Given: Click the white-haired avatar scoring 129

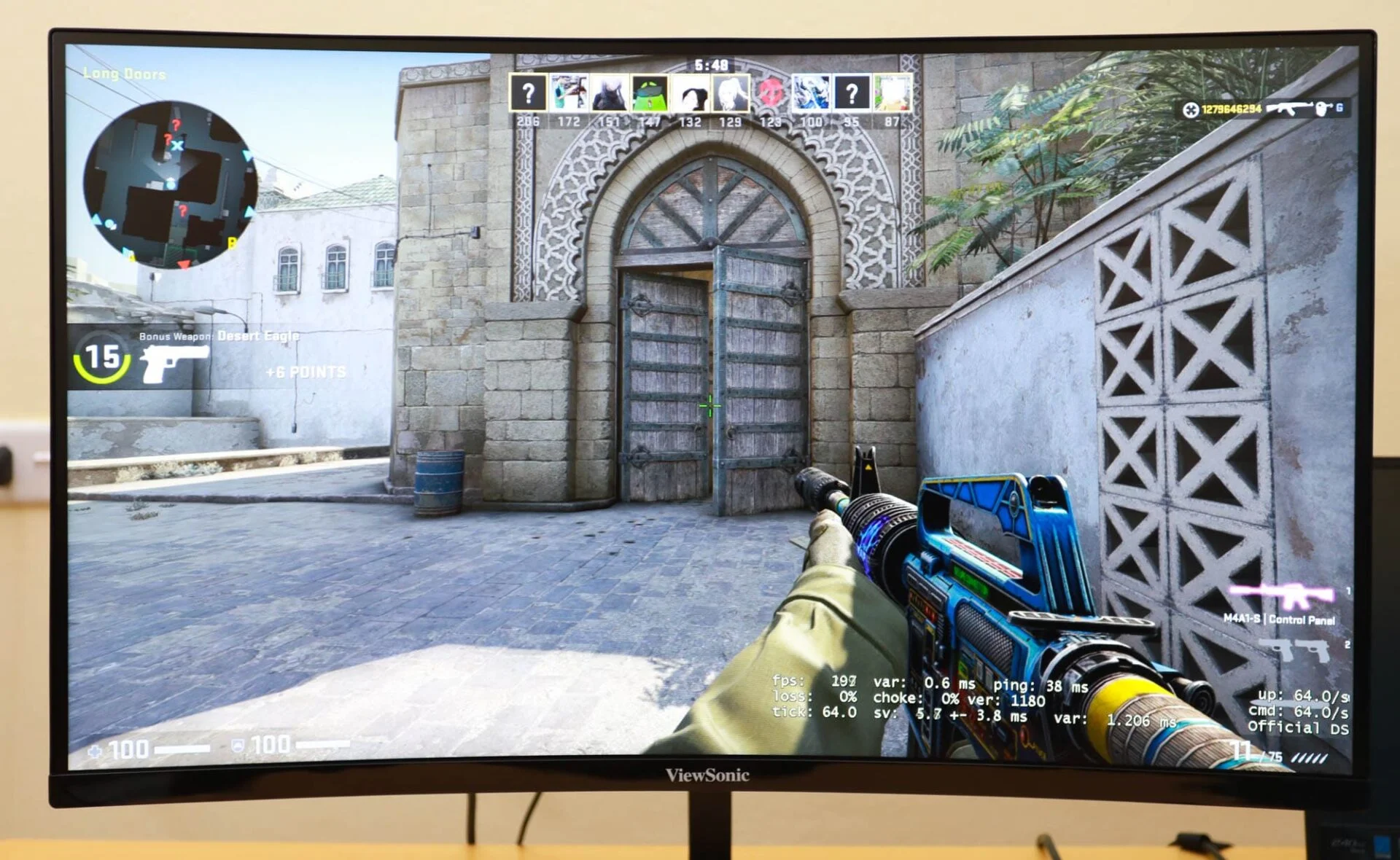Looking at the screenshot, I should [731, 93].
